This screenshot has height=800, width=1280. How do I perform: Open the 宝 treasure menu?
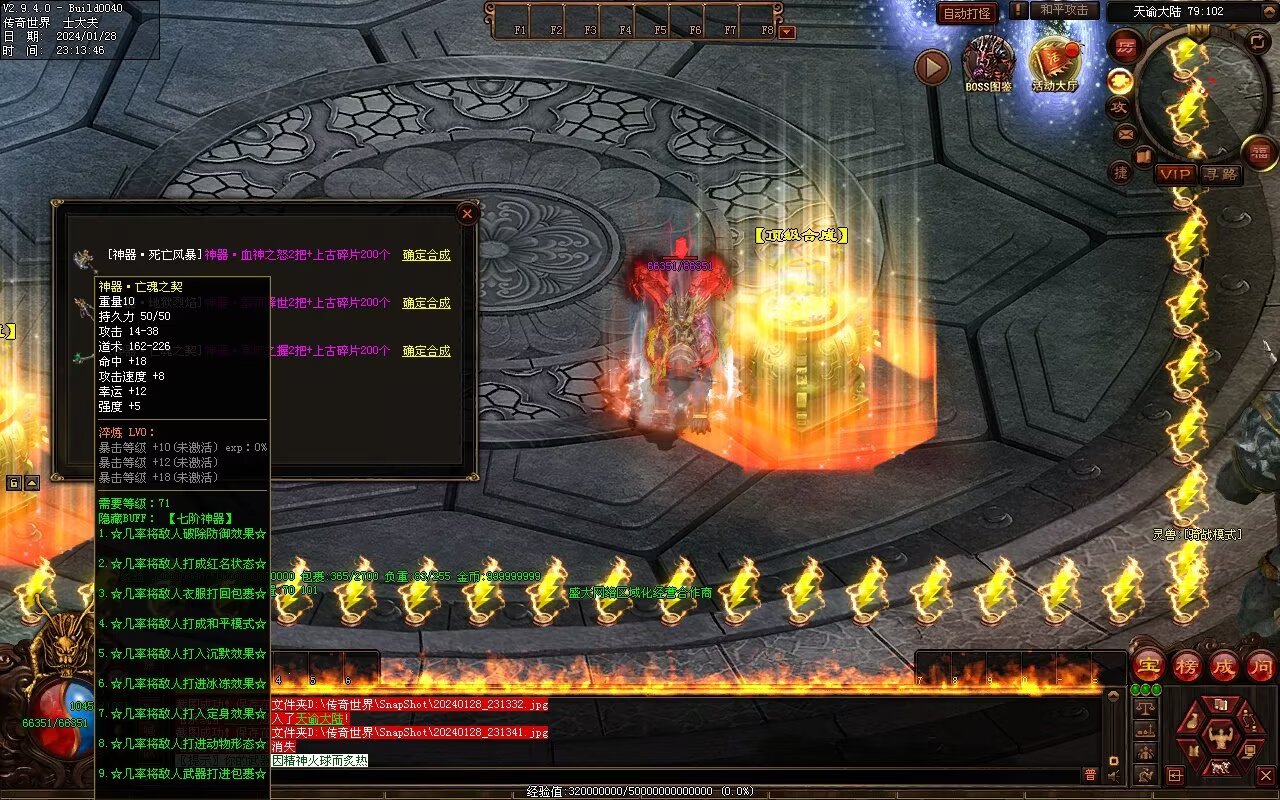(1150, 665)
